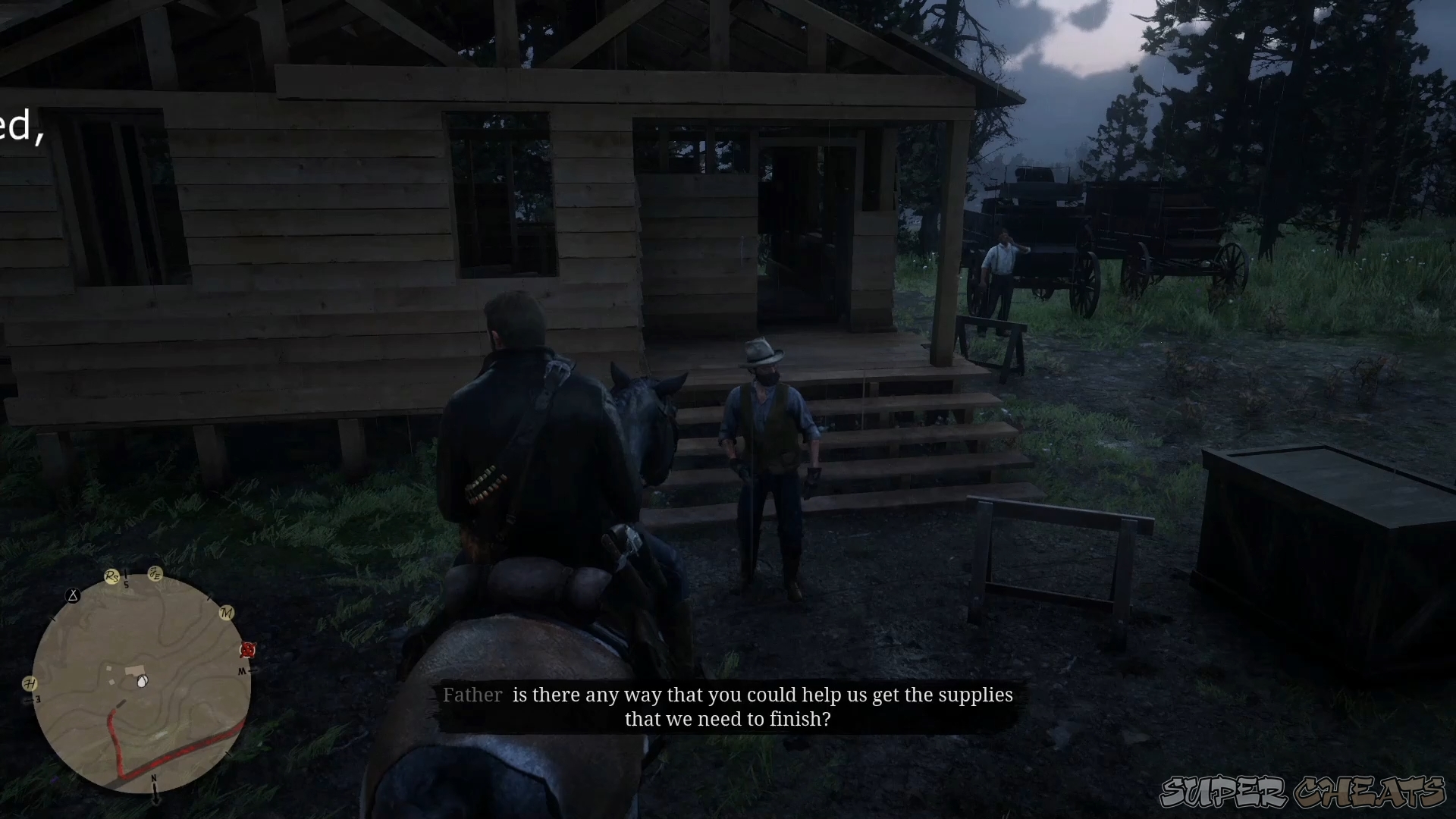Select the H marker on the minimap's left edge
Screen dimensions: 1456x819
[x=30, y=683]
